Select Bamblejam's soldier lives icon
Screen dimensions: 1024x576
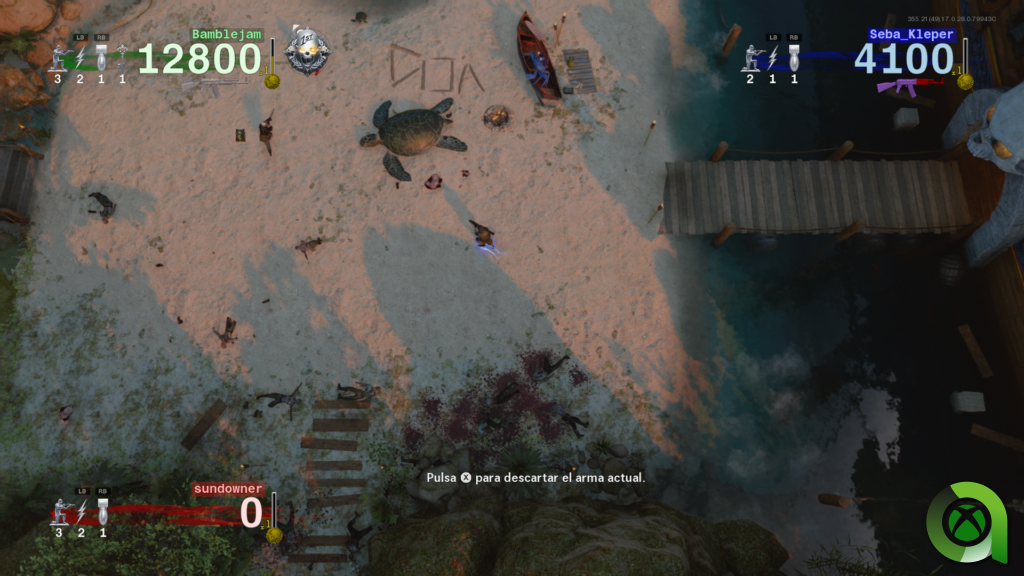(x=58, y=58)
